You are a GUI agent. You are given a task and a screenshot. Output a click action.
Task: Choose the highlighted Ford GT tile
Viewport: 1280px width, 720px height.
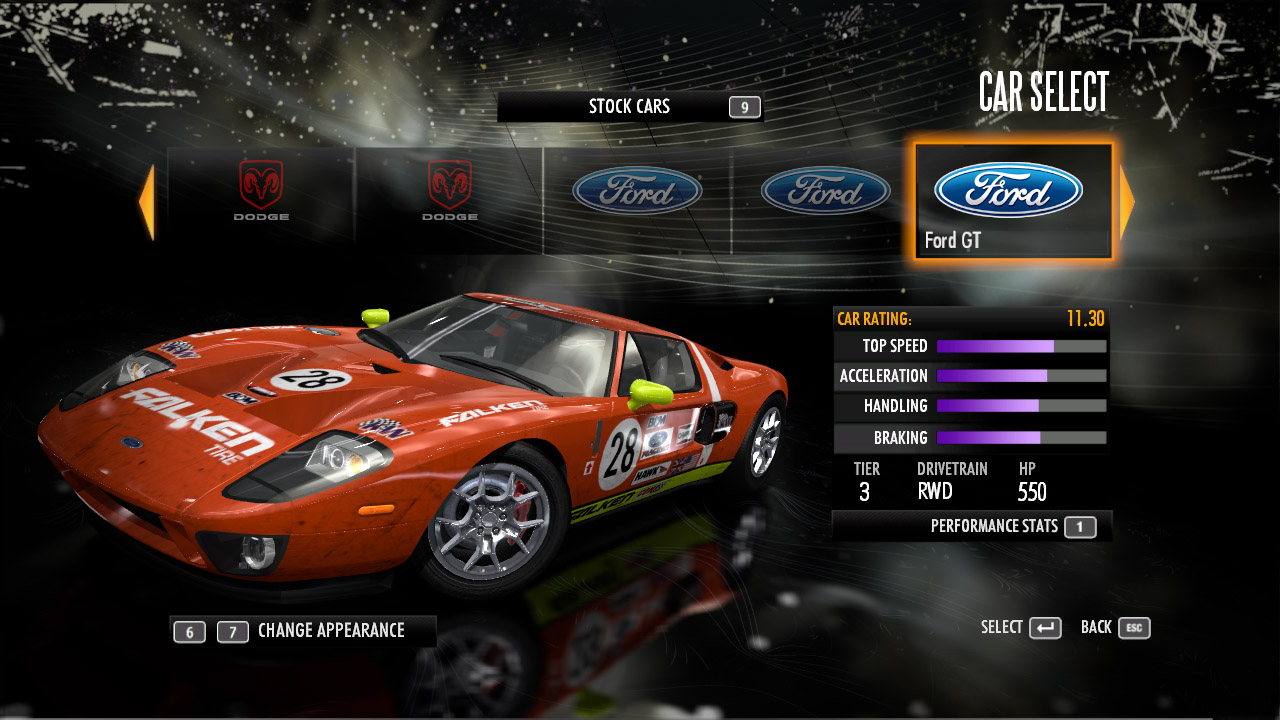(x=1012, y=202)
